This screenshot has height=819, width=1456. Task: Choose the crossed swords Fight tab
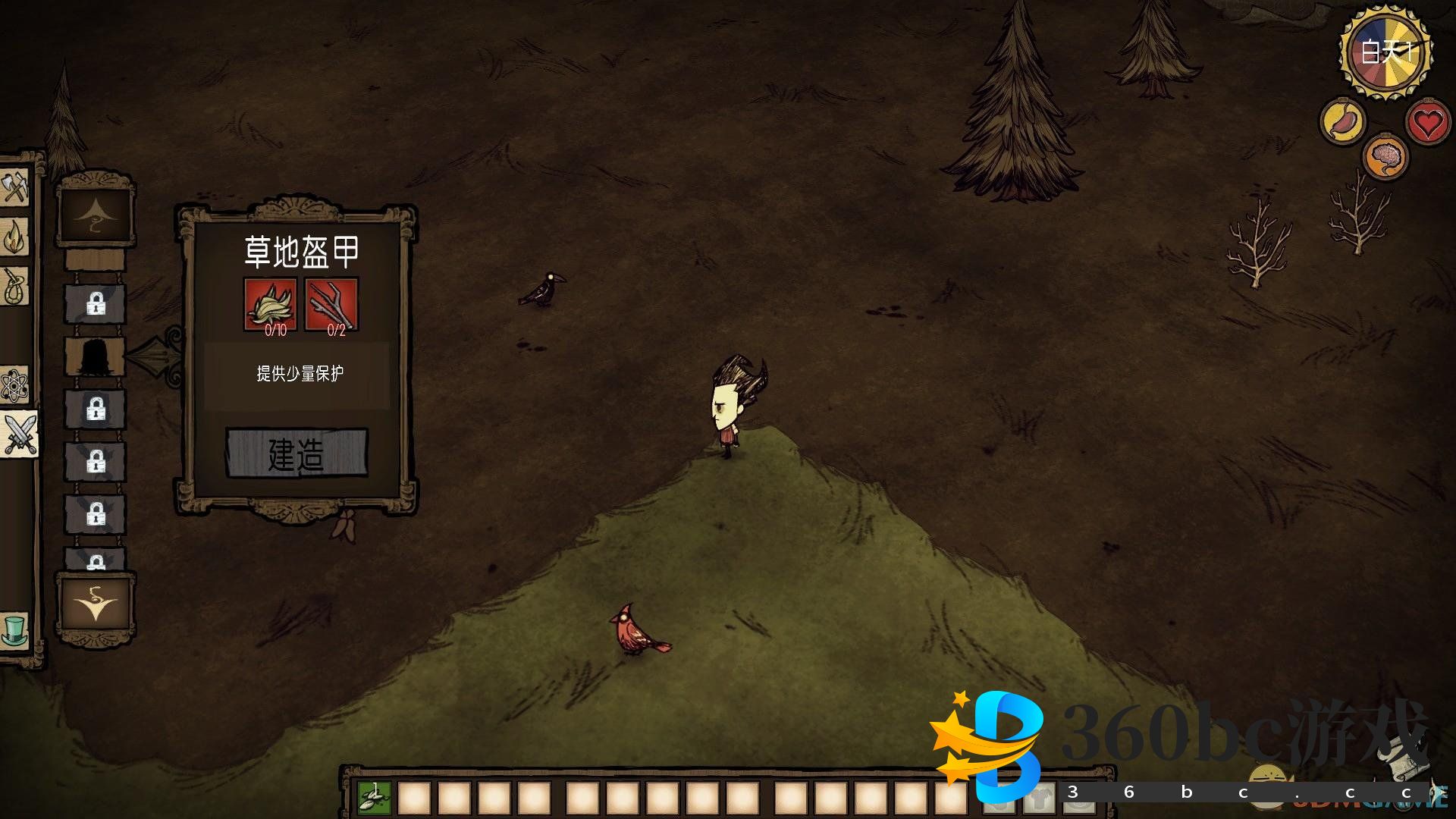coord(19,434)
